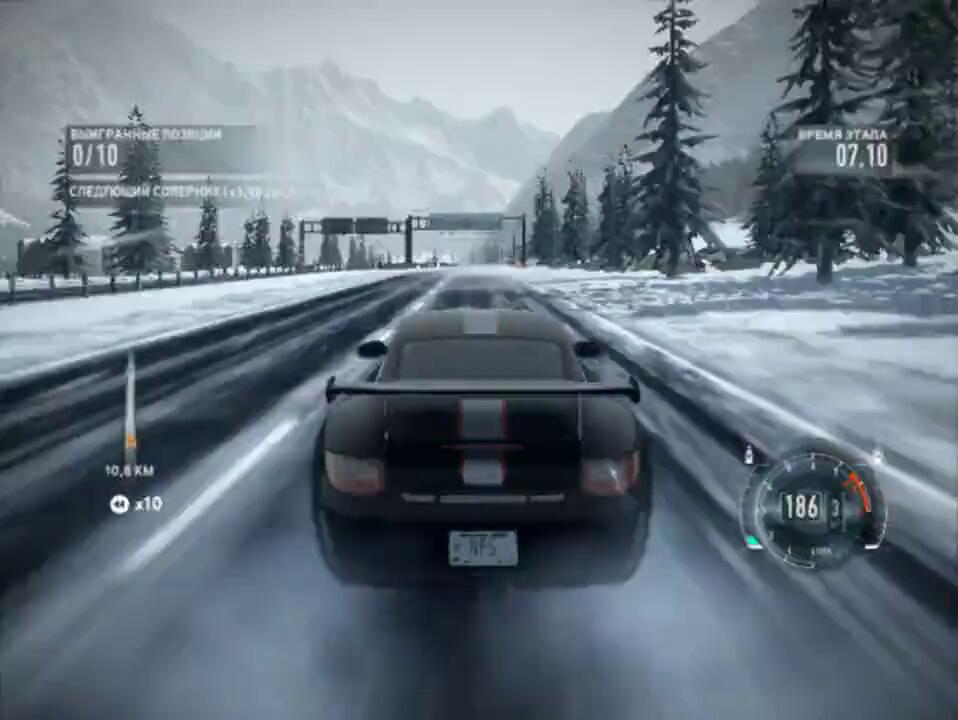Viewport: 958px width, 720px height.
Task: Click the vertical stage progress bar
Action: [130, 404]
